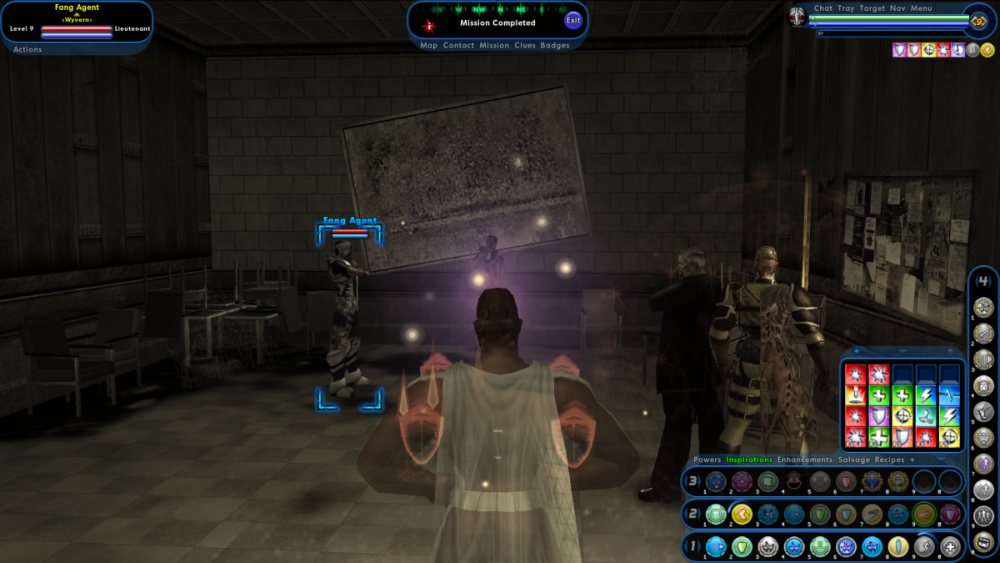Viewport: 1000px width, 563px height.
Task: Switch to the Enhancements tab
Action: pyautogui.click(x=805, y=460)
